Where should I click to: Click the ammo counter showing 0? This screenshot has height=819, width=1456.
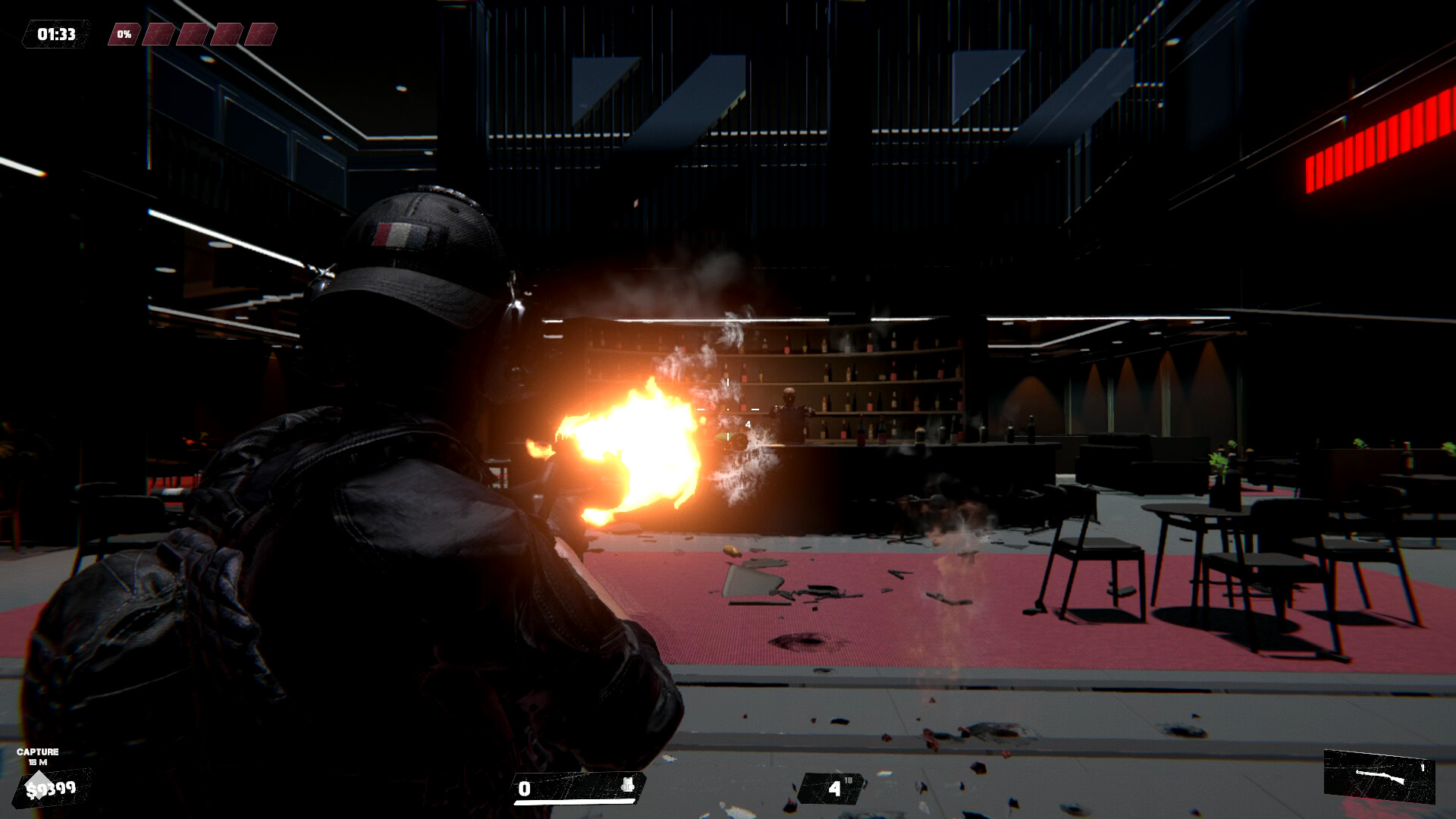525,789
